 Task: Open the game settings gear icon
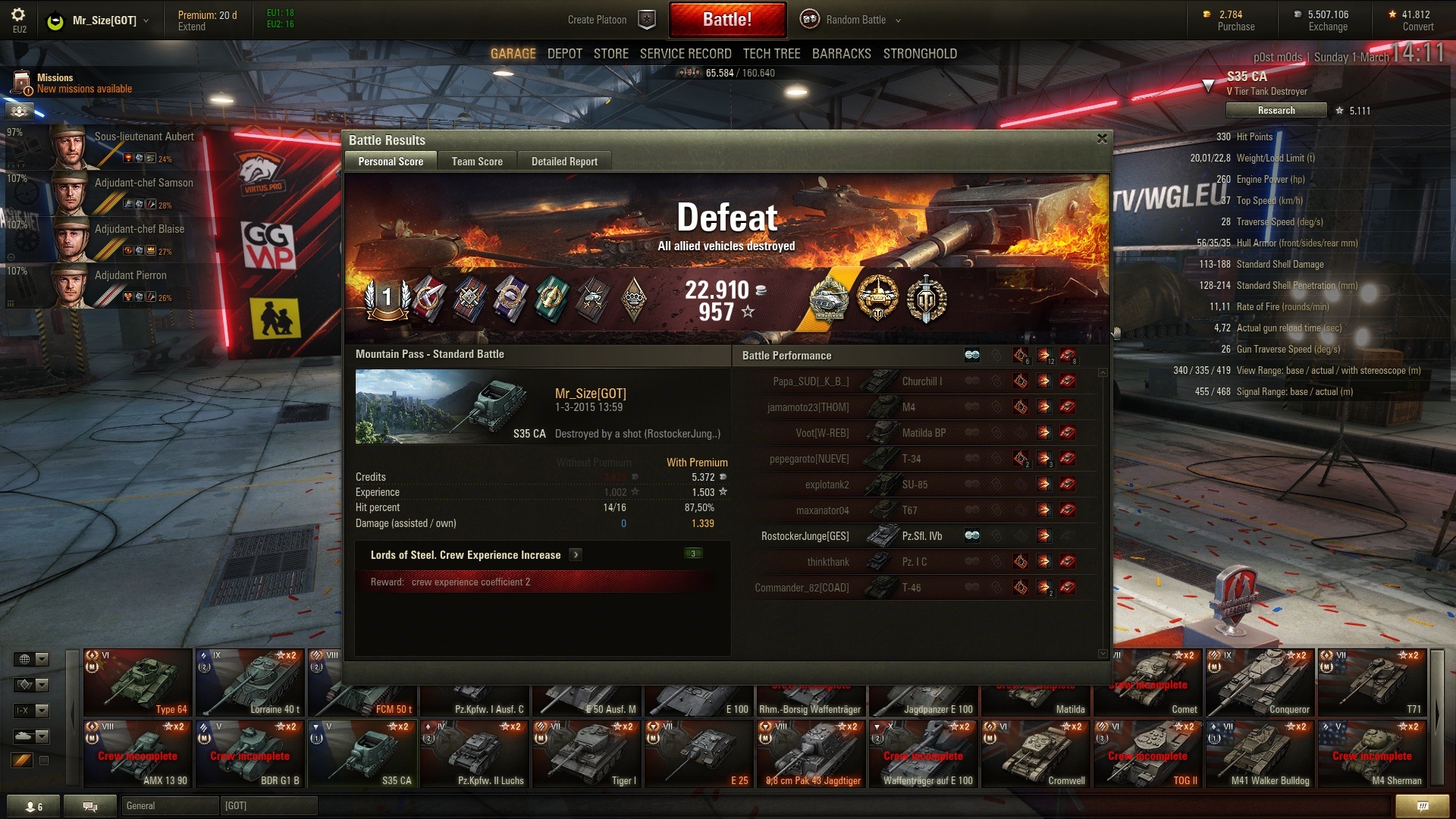coord(18,15)
